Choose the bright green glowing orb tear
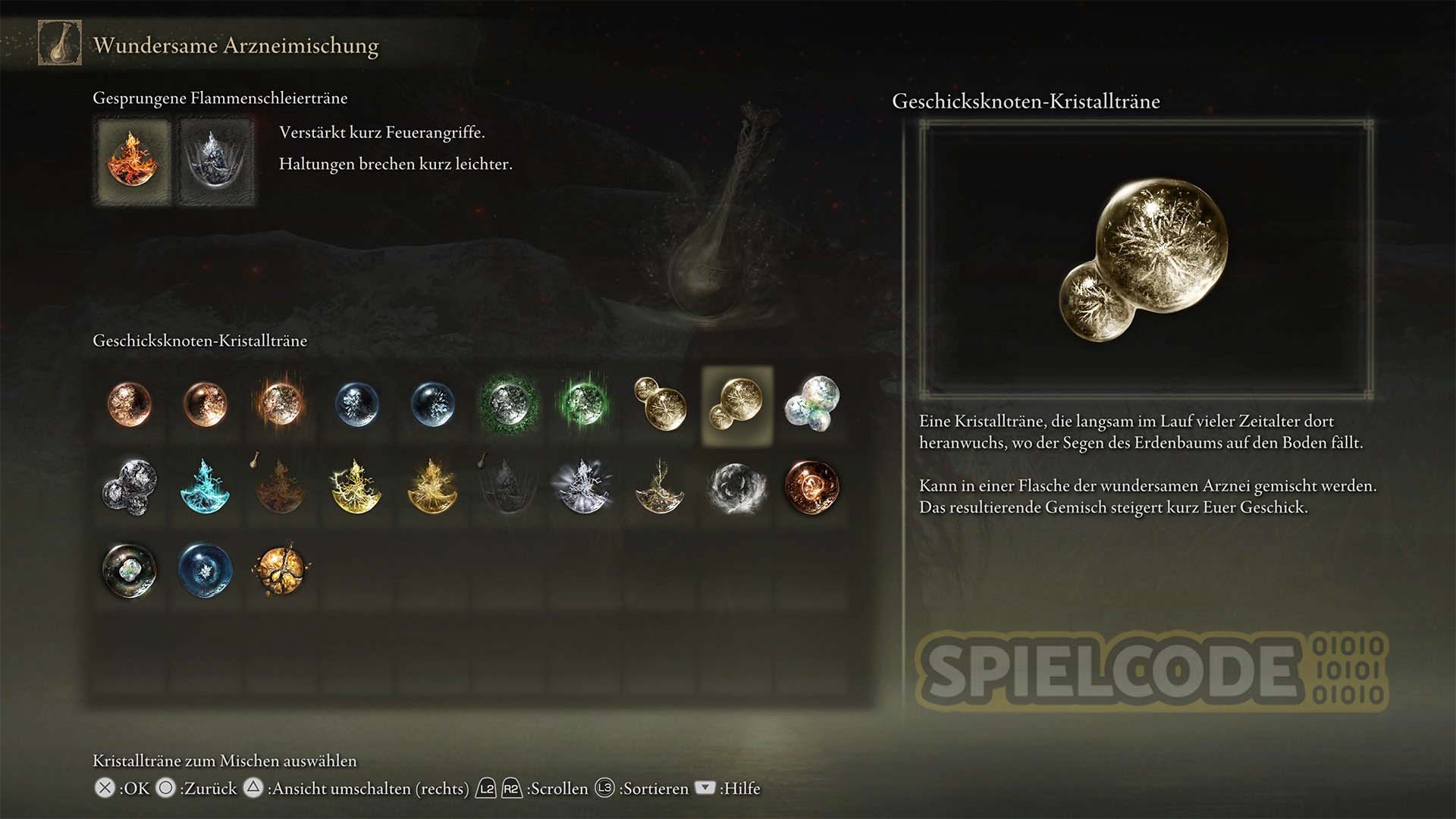1456x819 pixels. pos(583,403)
